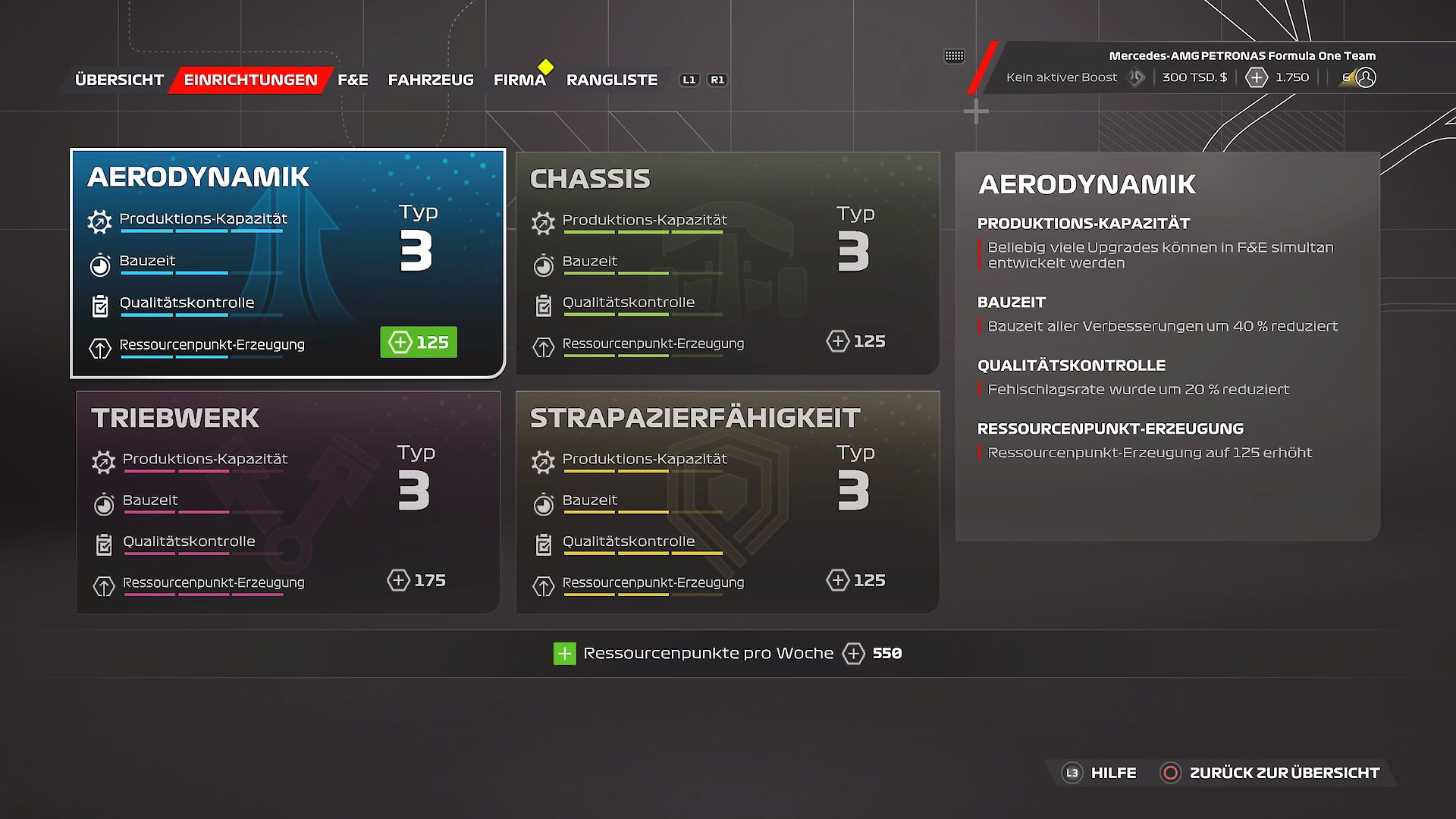Viewport: 1456px width, 819px height.
Task: Switch to the ÜBERSICHT tab
Action: (119, 80)
